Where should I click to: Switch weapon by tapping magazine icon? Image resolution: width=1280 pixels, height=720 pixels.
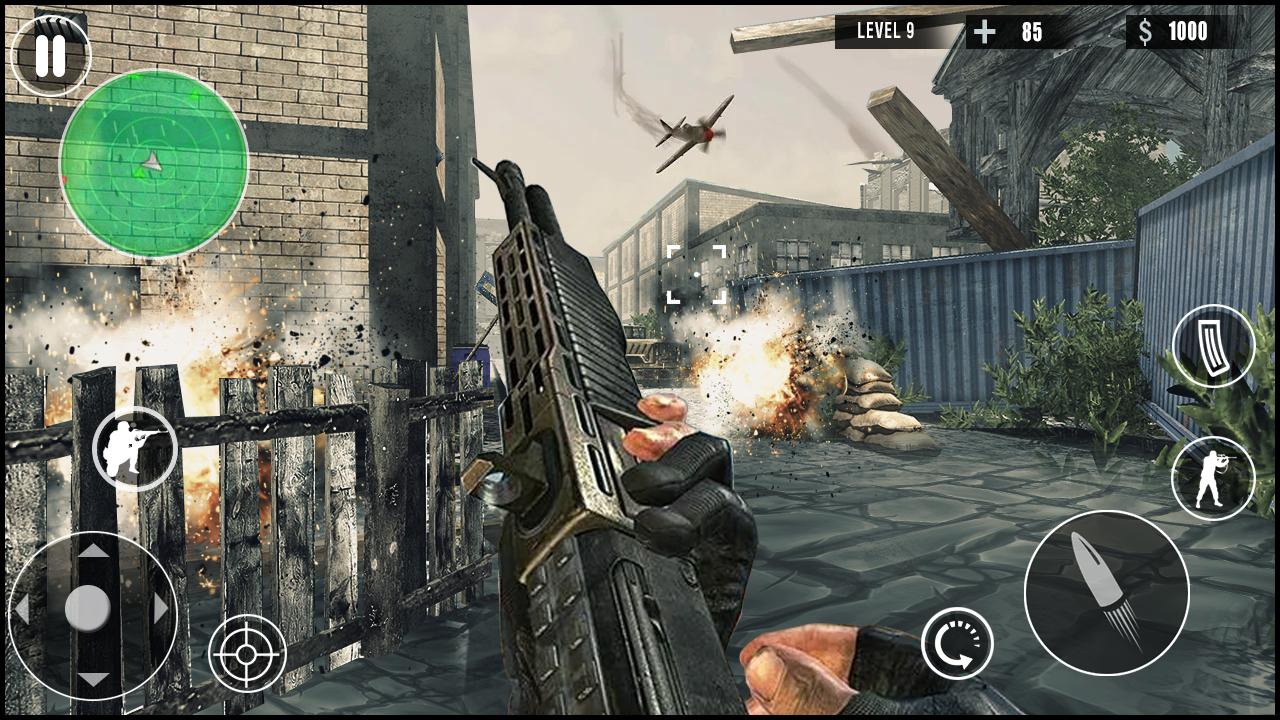(1213, 347)
